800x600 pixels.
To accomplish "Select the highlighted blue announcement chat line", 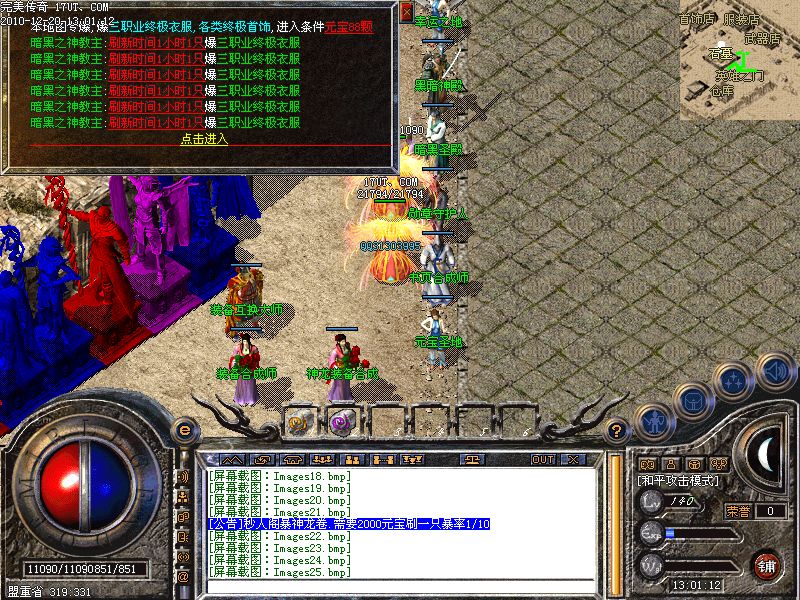I will coord(348,524).
